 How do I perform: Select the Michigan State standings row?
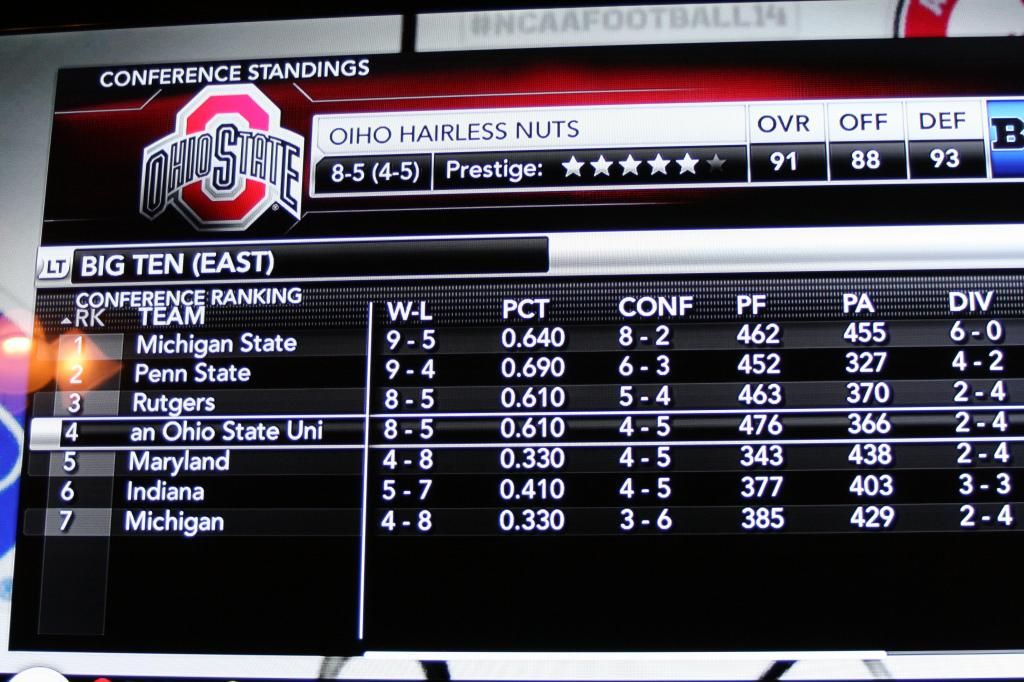216,344
